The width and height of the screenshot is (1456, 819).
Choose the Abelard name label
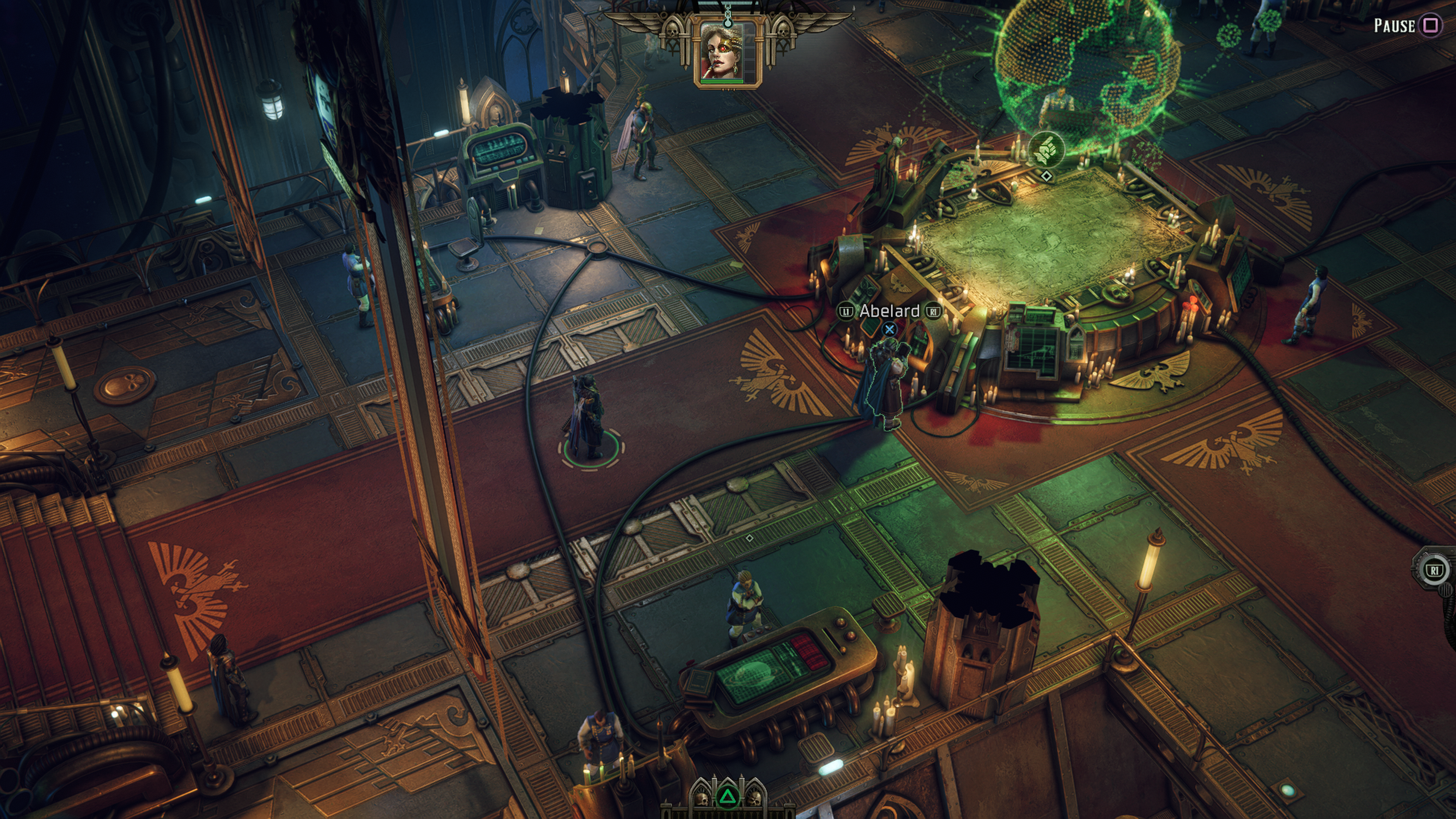click(x=889, y=311)
